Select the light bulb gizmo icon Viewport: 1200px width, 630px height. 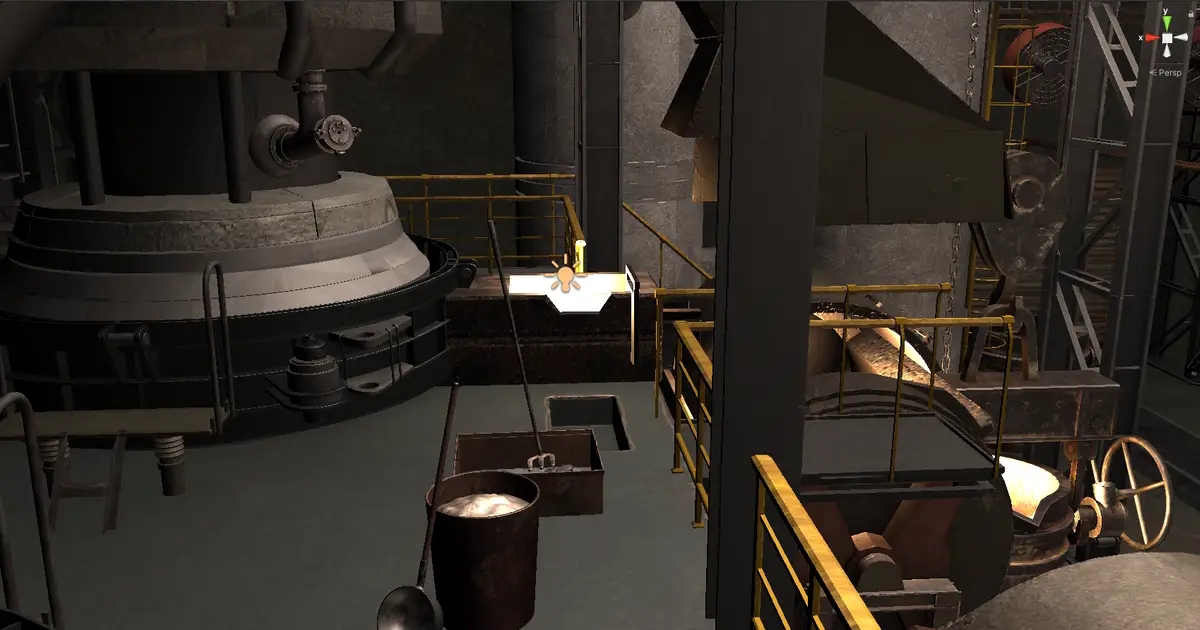566,277
